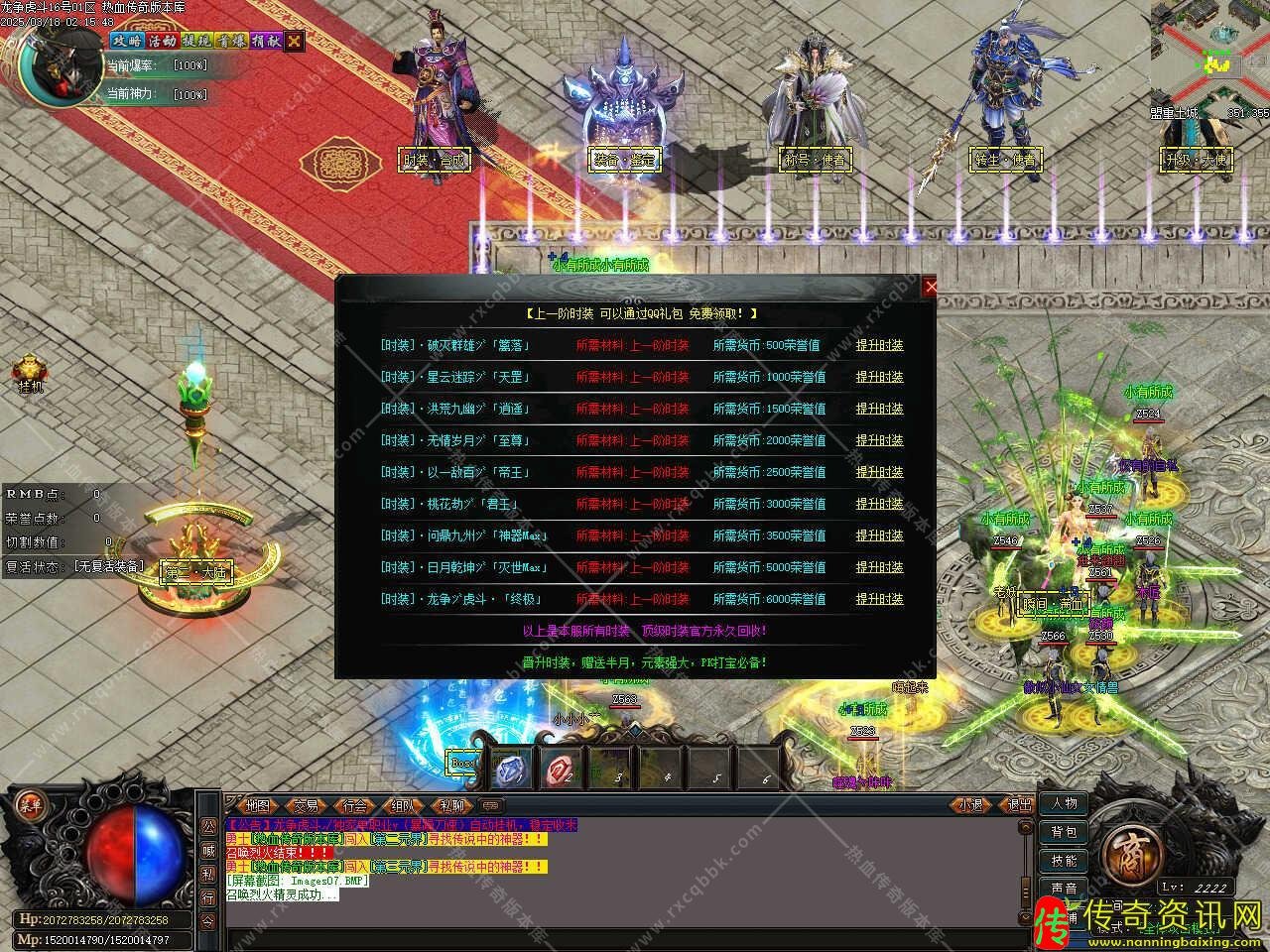The height and width of the screenshot is (952, 1270).
Task: Click 提升时装 for the 「篡落」 row
Action: click(879, 345)
